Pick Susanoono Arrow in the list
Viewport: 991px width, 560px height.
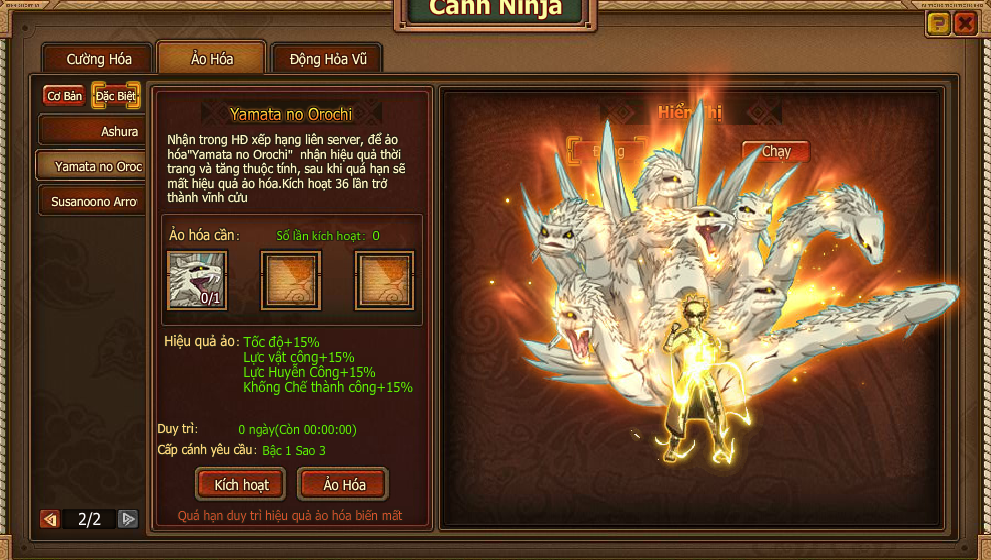[92, 201]
